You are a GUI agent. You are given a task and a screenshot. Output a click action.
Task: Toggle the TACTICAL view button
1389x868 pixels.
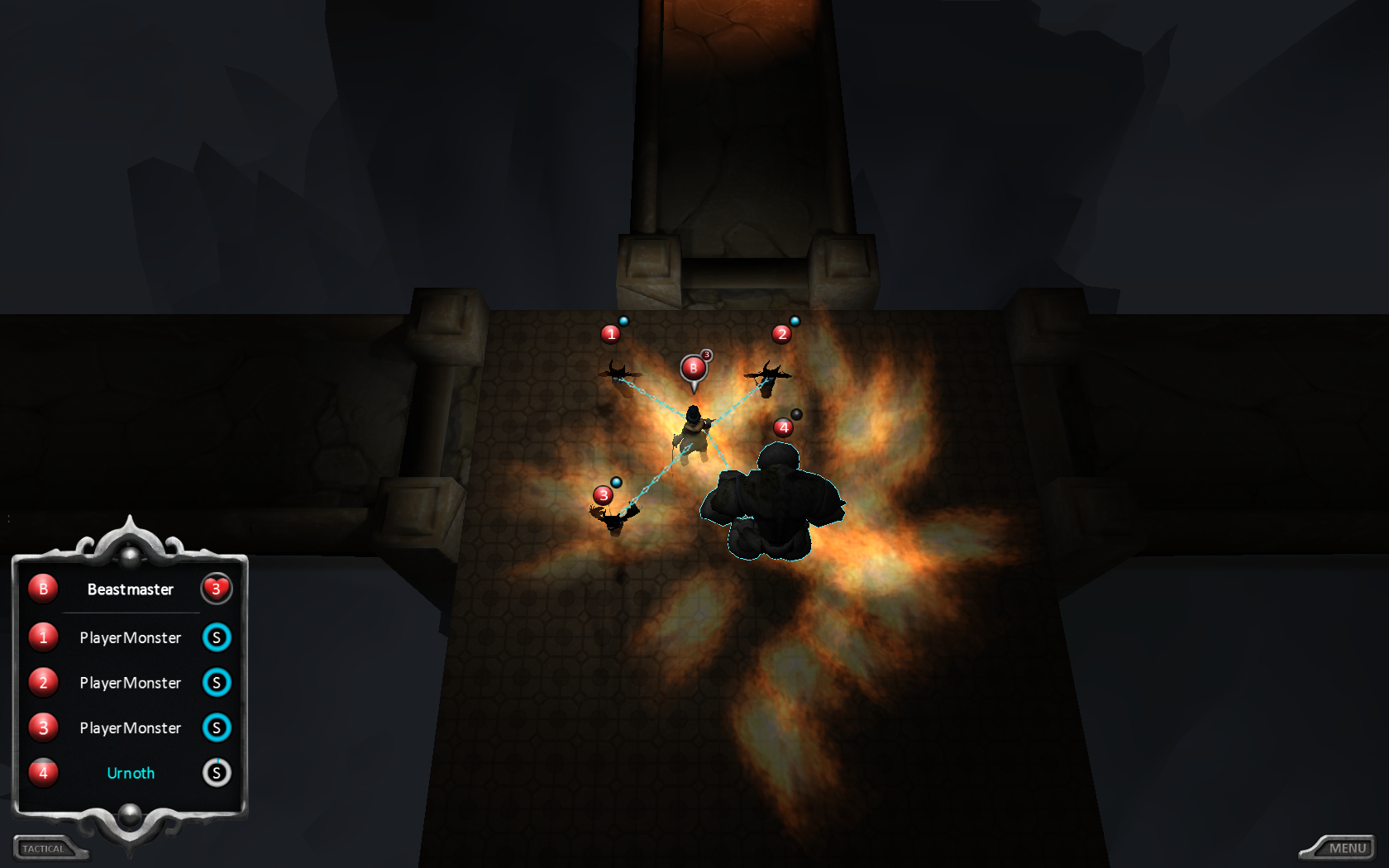[45, 848]
